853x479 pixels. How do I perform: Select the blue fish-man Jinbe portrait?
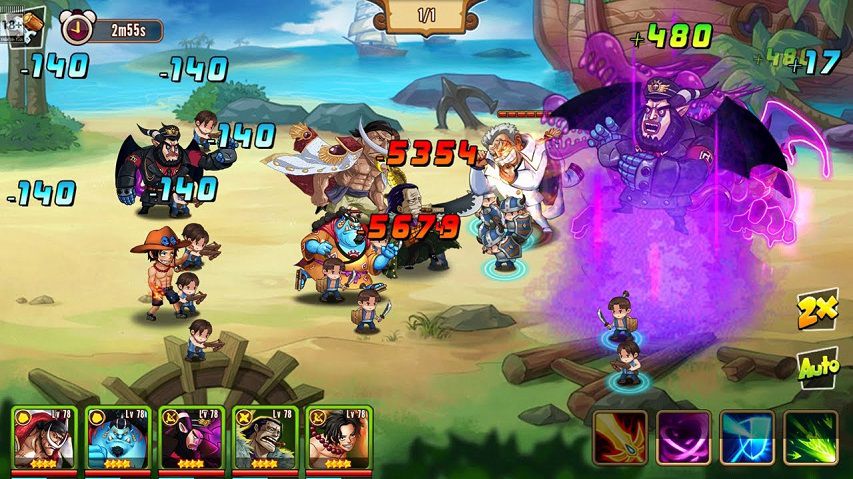(116, 440)
